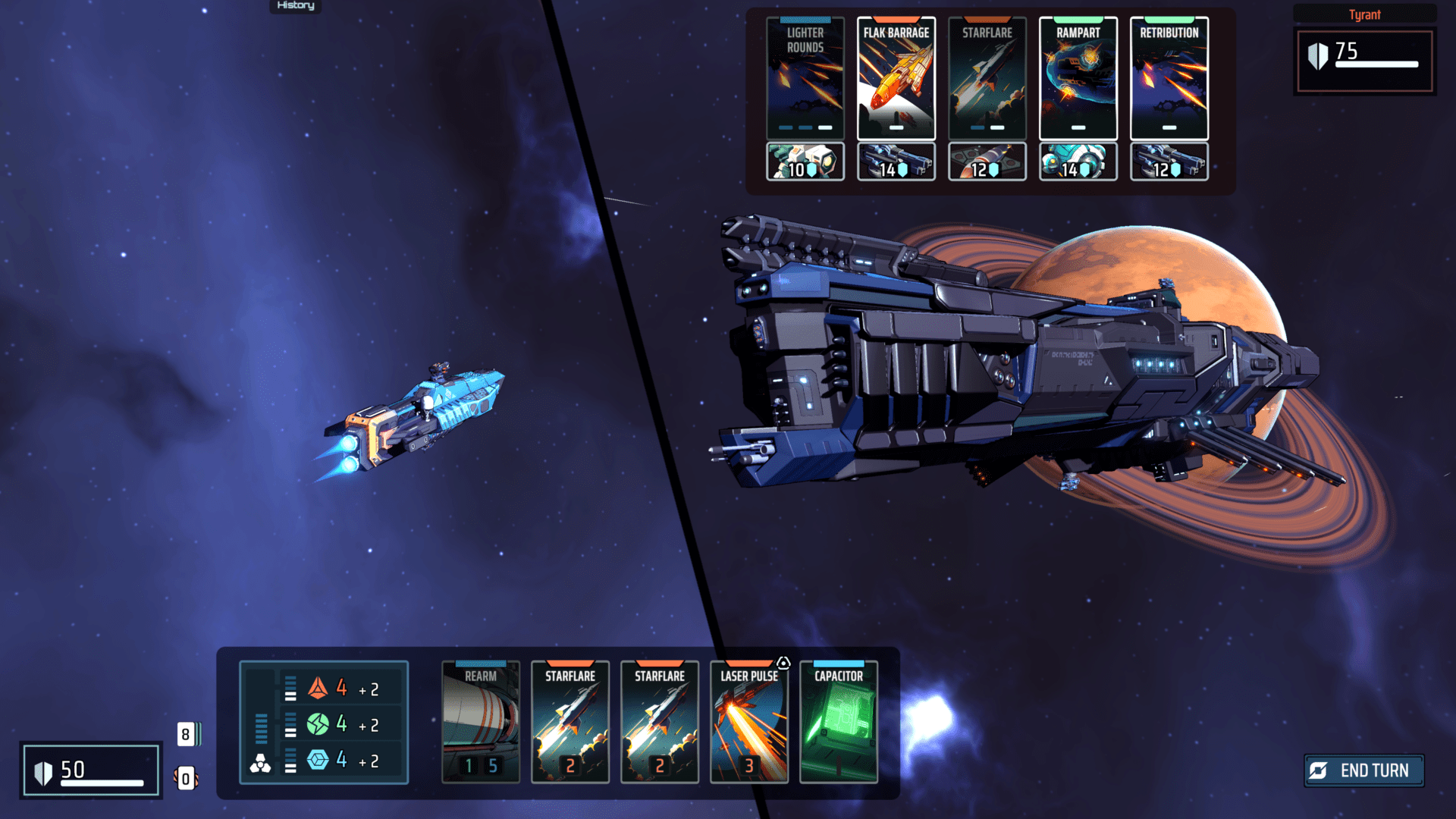This screenshot has width=1456, height=819.
Task: Inspect the enemy's Lighter Rounds card
Action: (x=805, y=78)
